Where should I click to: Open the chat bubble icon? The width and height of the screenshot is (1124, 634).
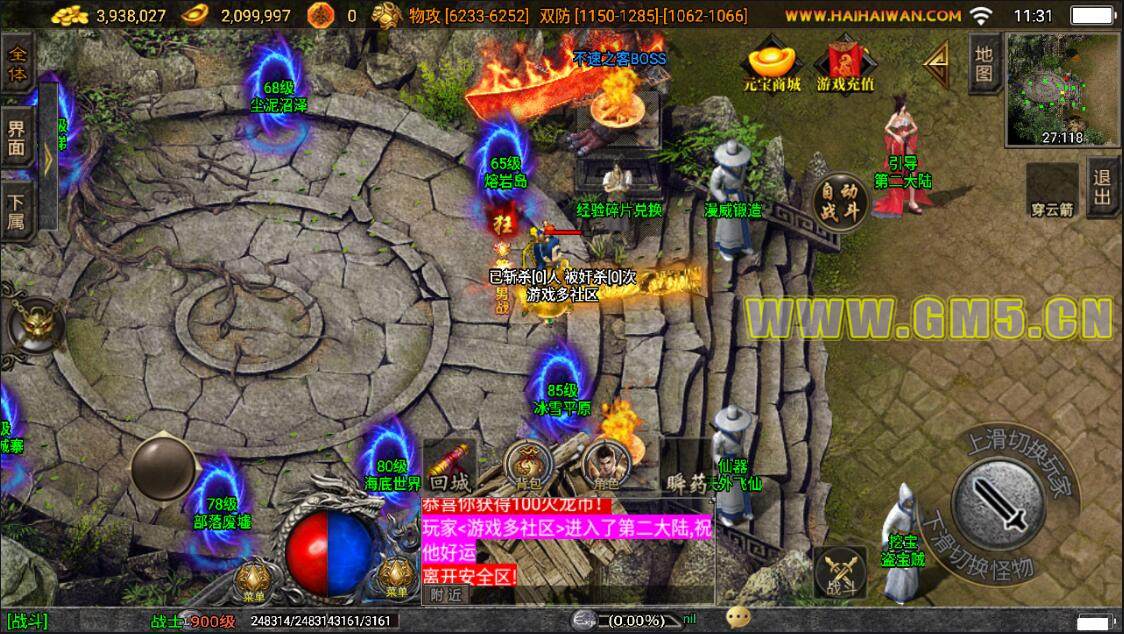pos(738,618)
